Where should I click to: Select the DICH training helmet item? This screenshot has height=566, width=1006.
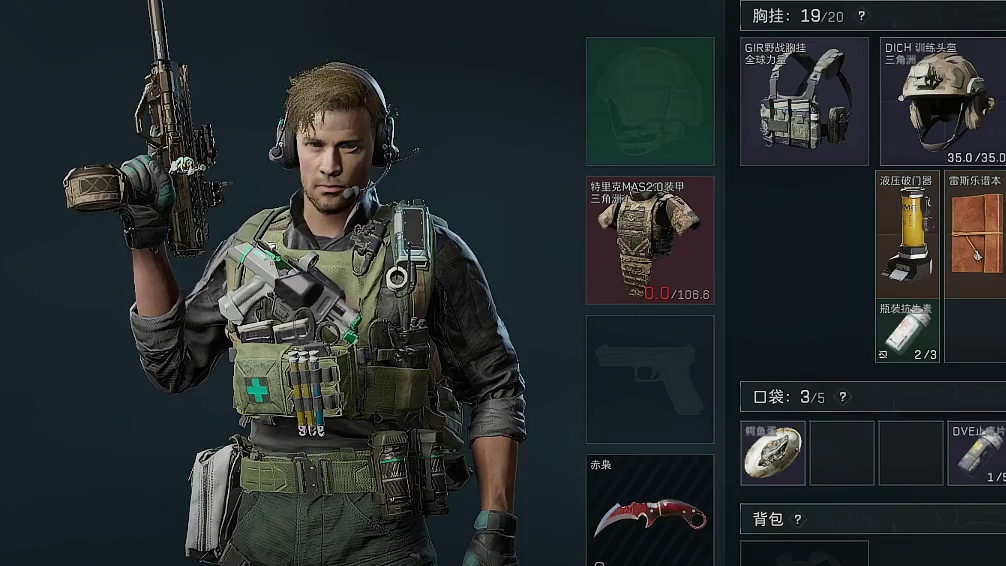point(942,102)
